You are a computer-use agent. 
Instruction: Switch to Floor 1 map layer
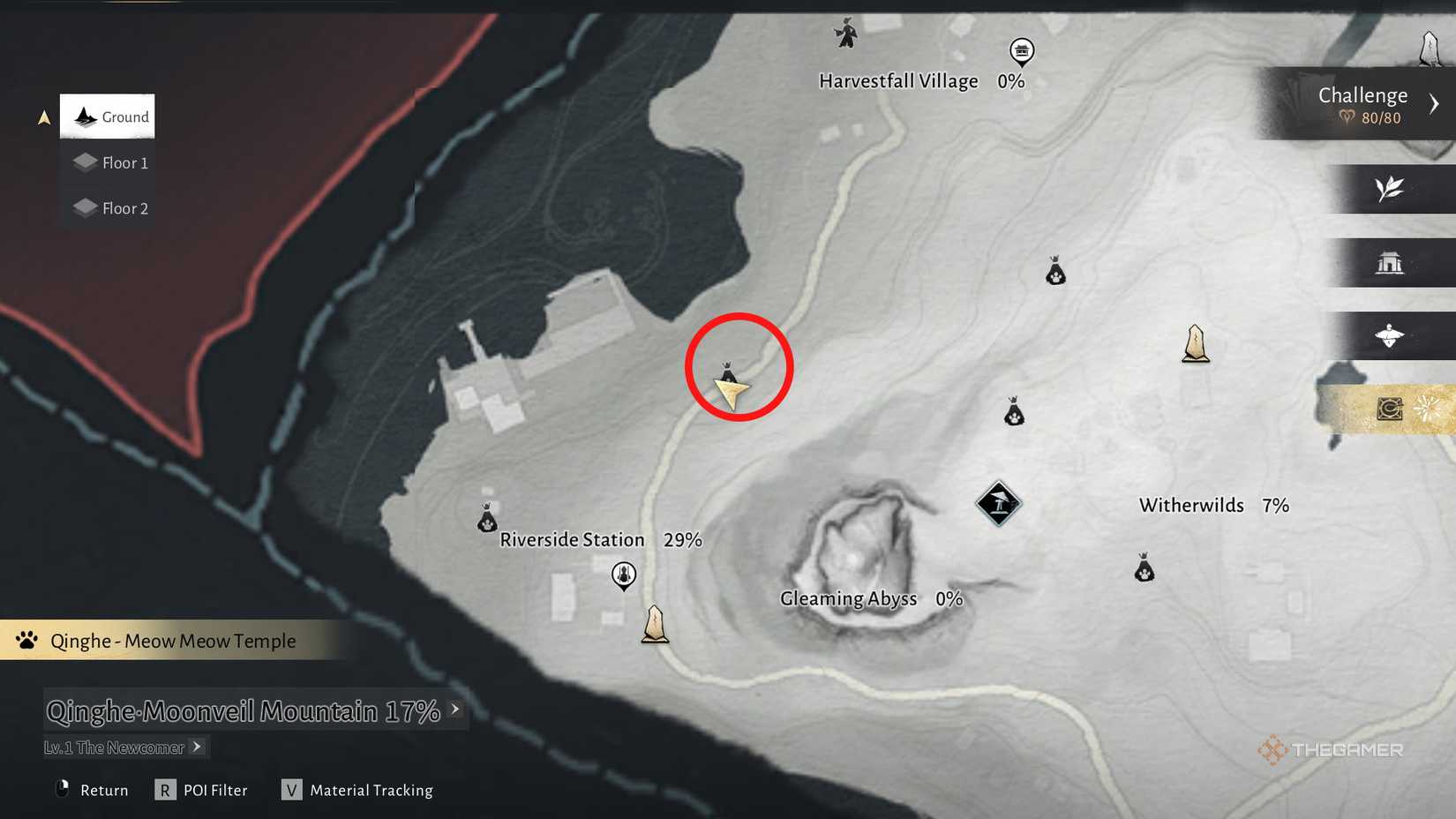(x=109, y=162)
